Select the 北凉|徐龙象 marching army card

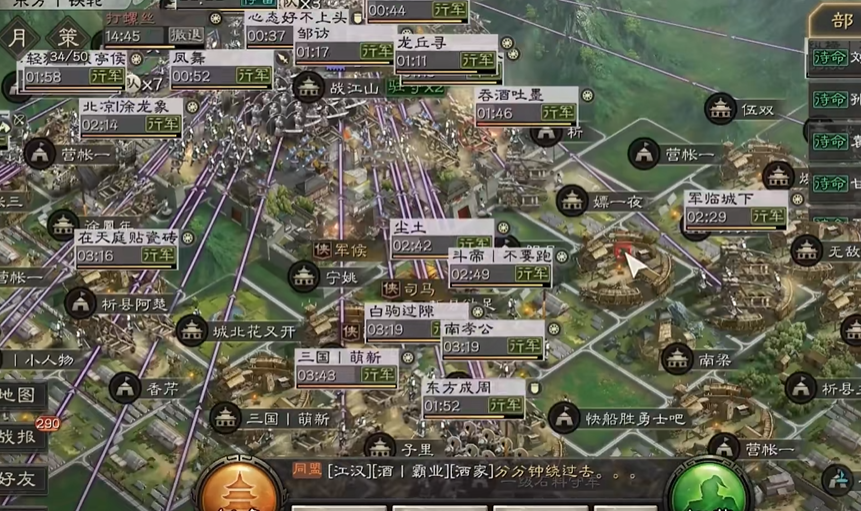(x=130, y=115)
